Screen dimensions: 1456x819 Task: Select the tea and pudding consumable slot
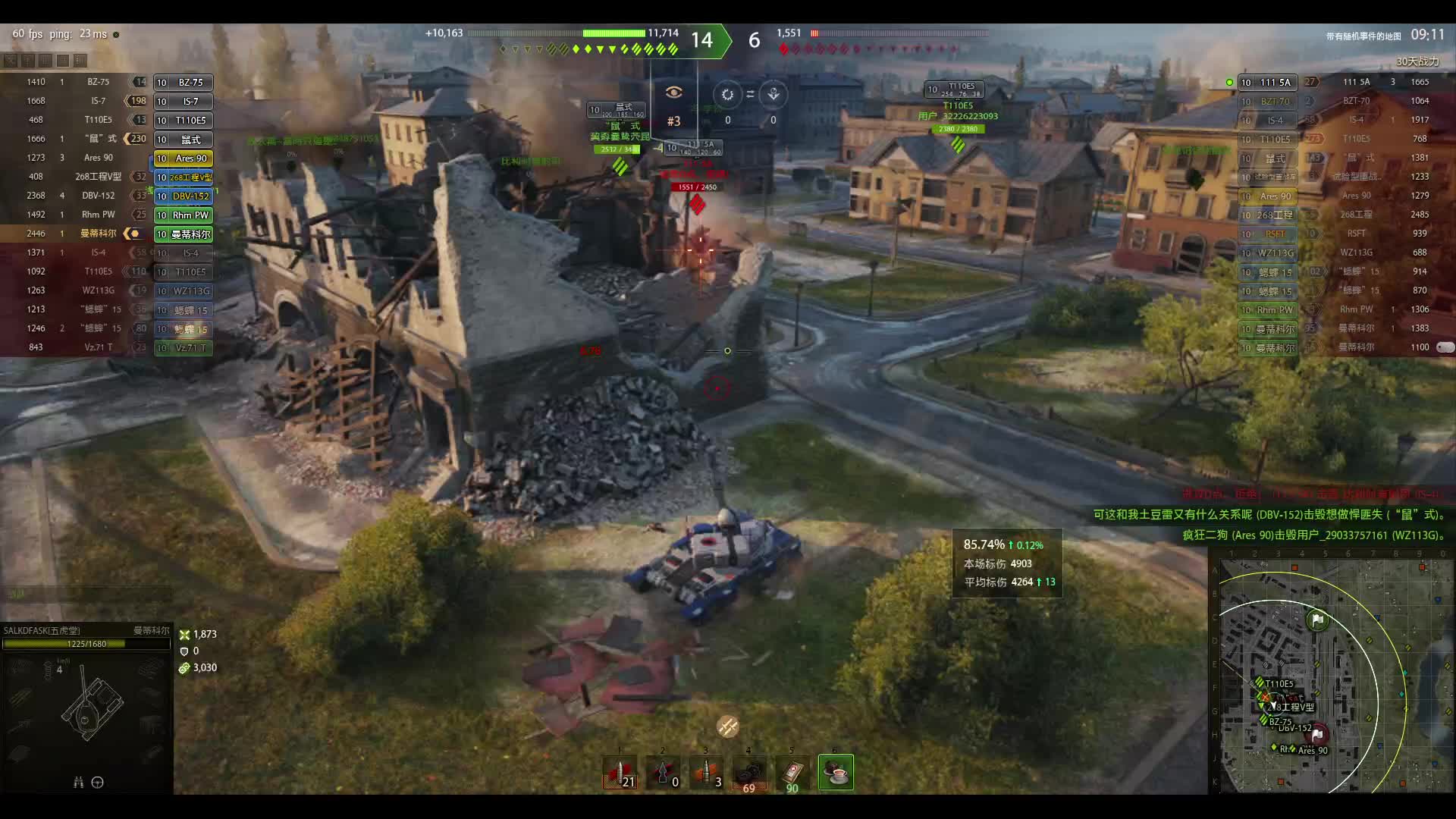click(836, 773)
